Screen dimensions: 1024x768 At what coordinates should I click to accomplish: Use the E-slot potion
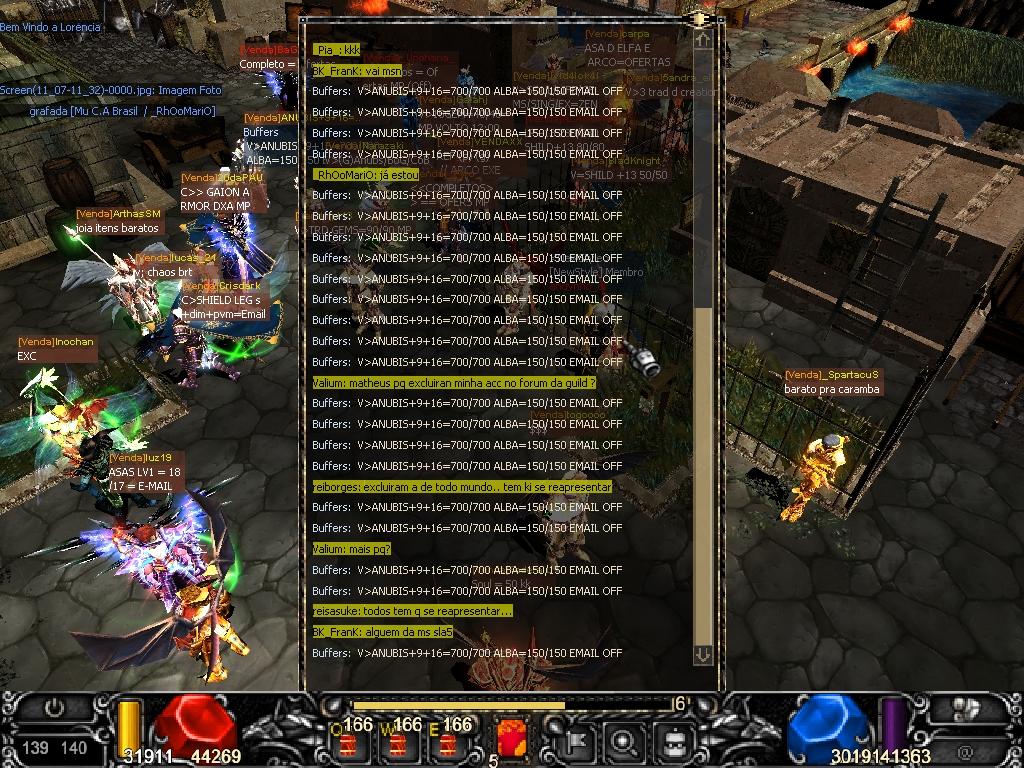point(447,744)
